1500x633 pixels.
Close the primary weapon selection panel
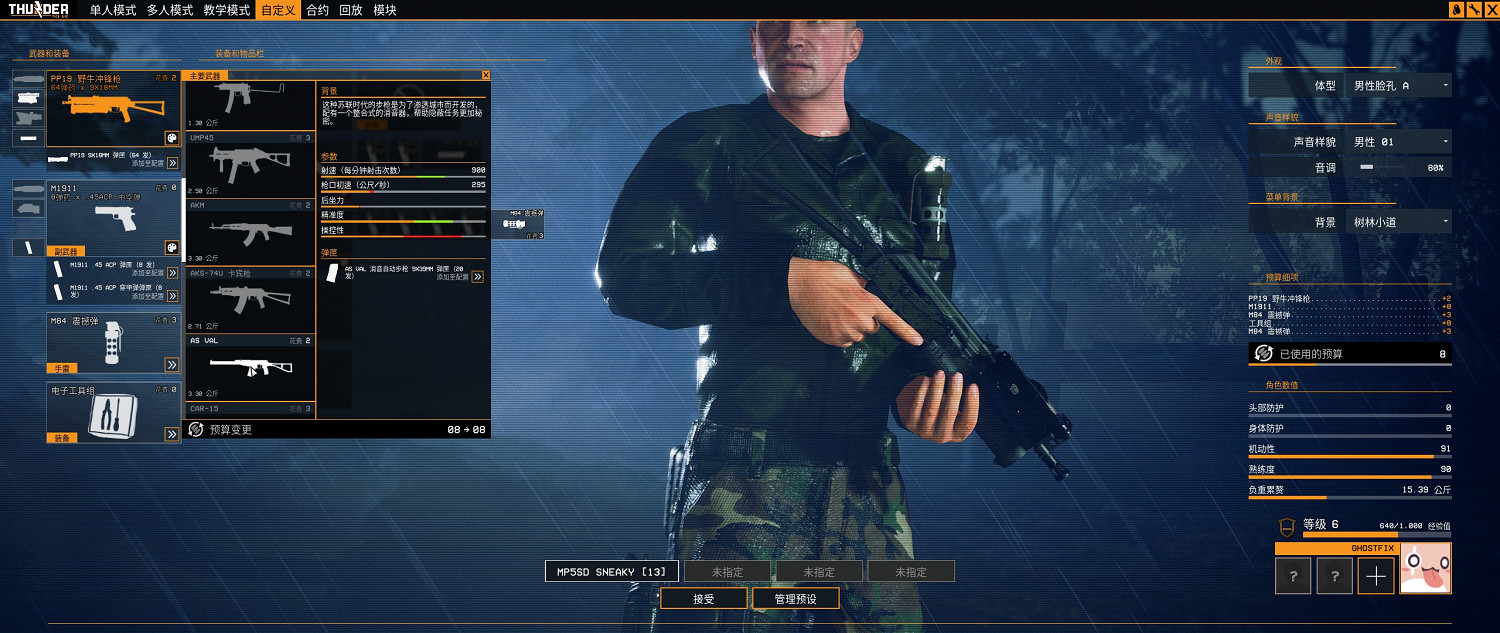pyautogui.click(x=486, y=75)
